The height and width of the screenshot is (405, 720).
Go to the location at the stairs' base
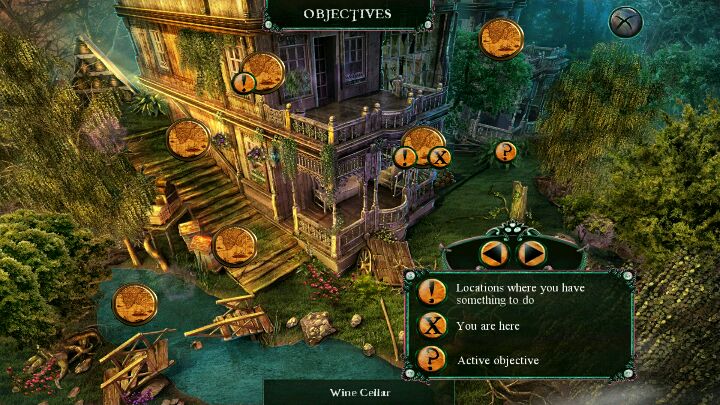[x=235, y=246]
